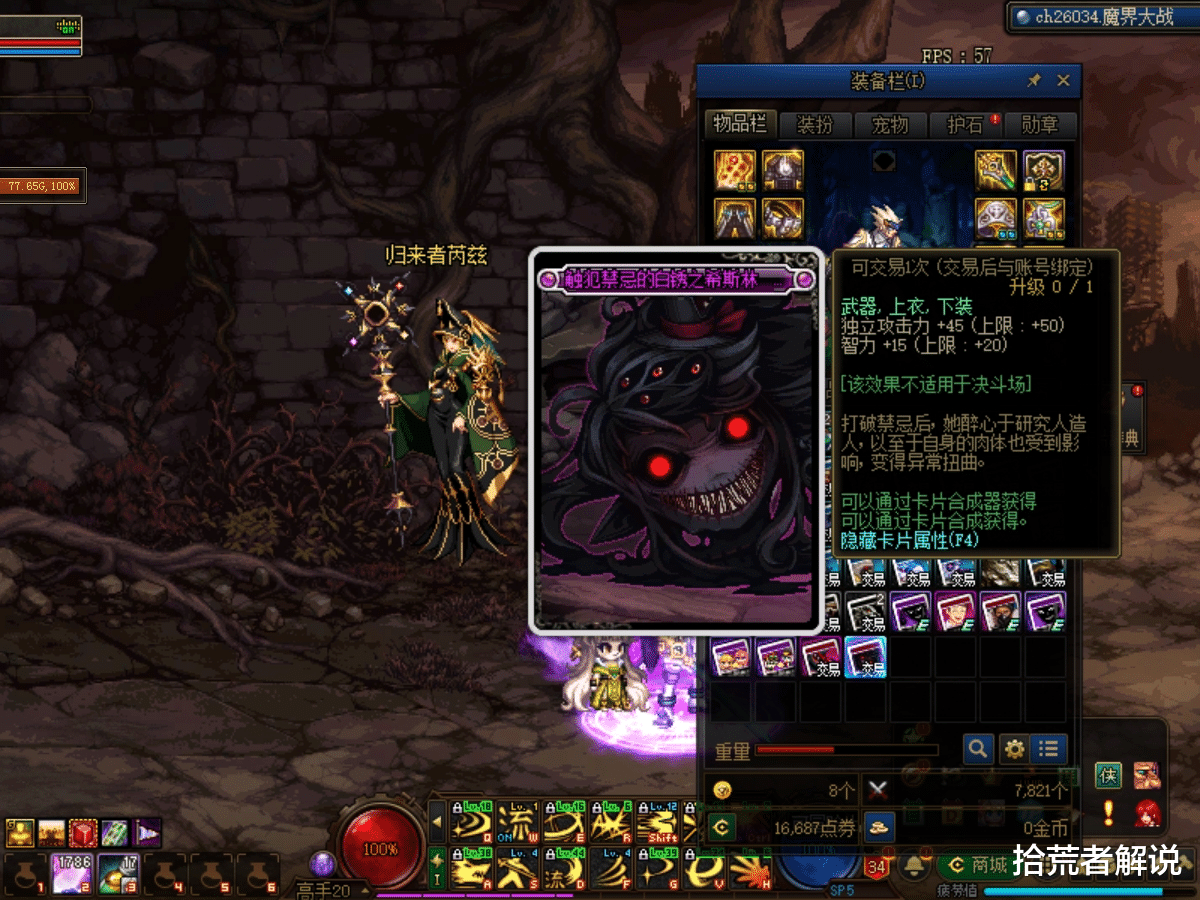Select the 勋章 medal tab
Image resolution: width=1200 pixels, height=900 pixels.
coord(1040,125)
